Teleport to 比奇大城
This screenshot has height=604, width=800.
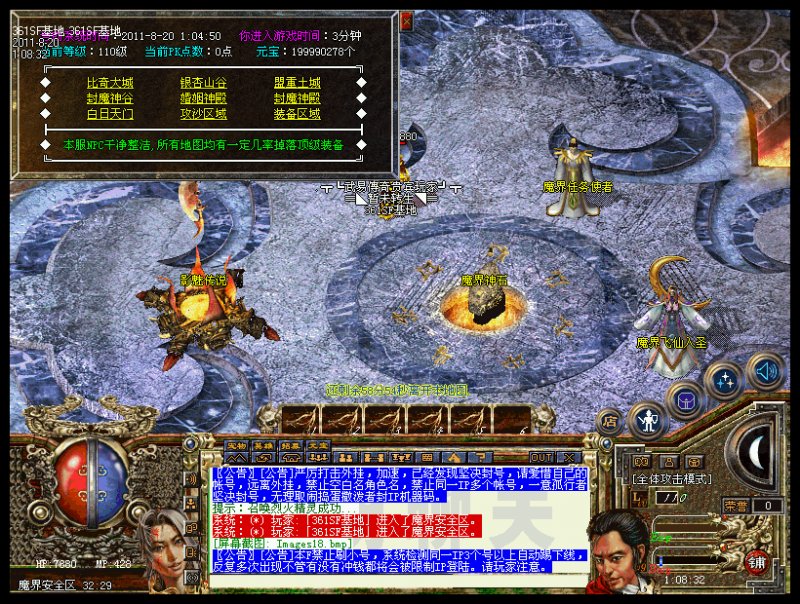[110, 83]
